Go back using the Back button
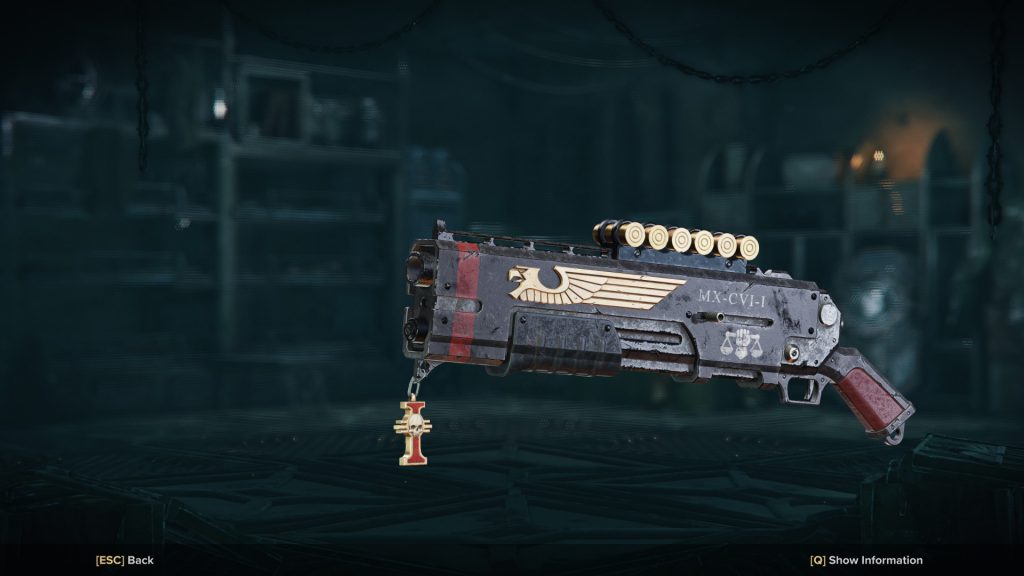 coord(125,560)
